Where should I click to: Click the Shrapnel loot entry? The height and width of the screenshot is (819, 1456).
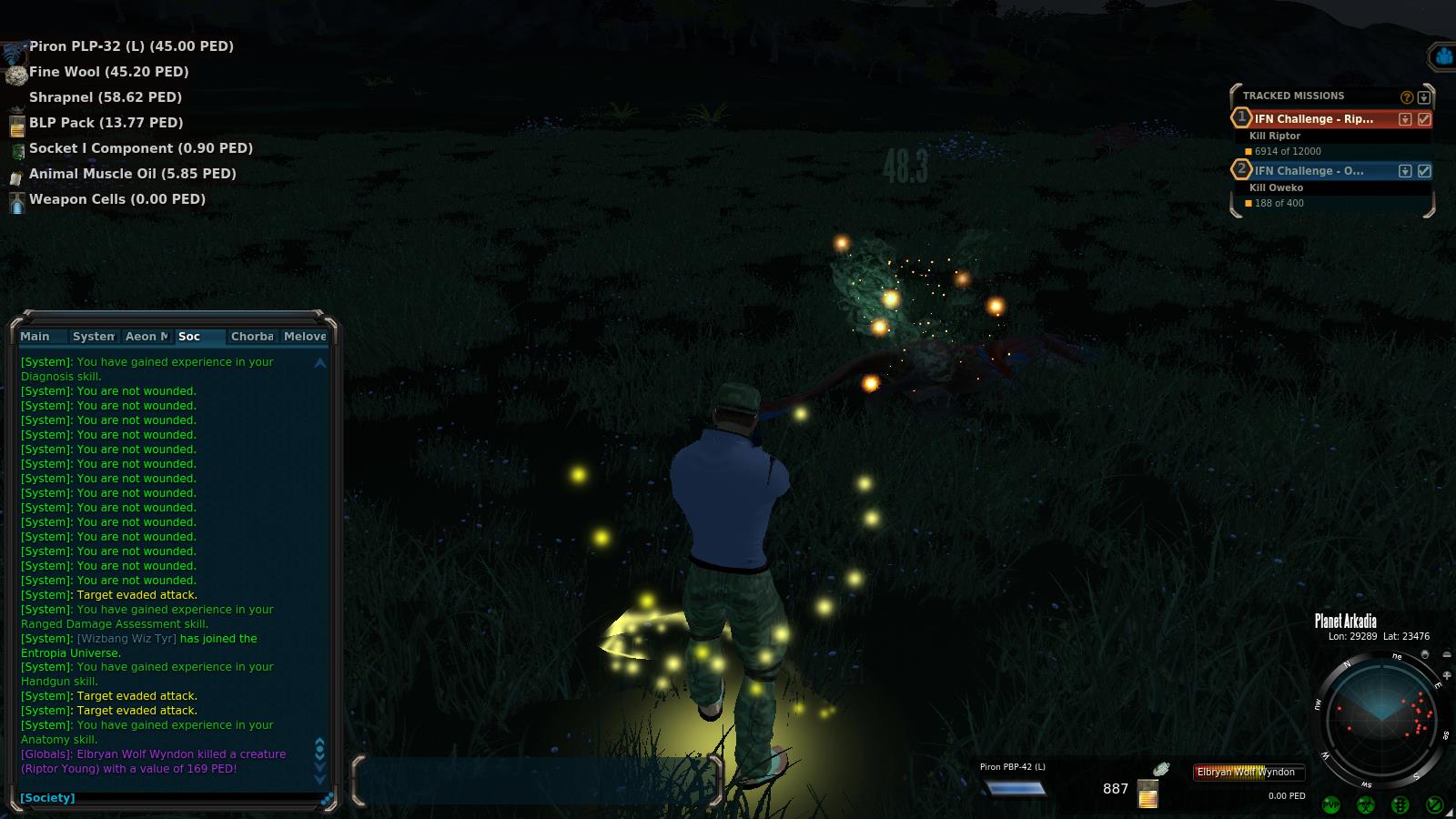pyautogui.click(x=106, y=97)
